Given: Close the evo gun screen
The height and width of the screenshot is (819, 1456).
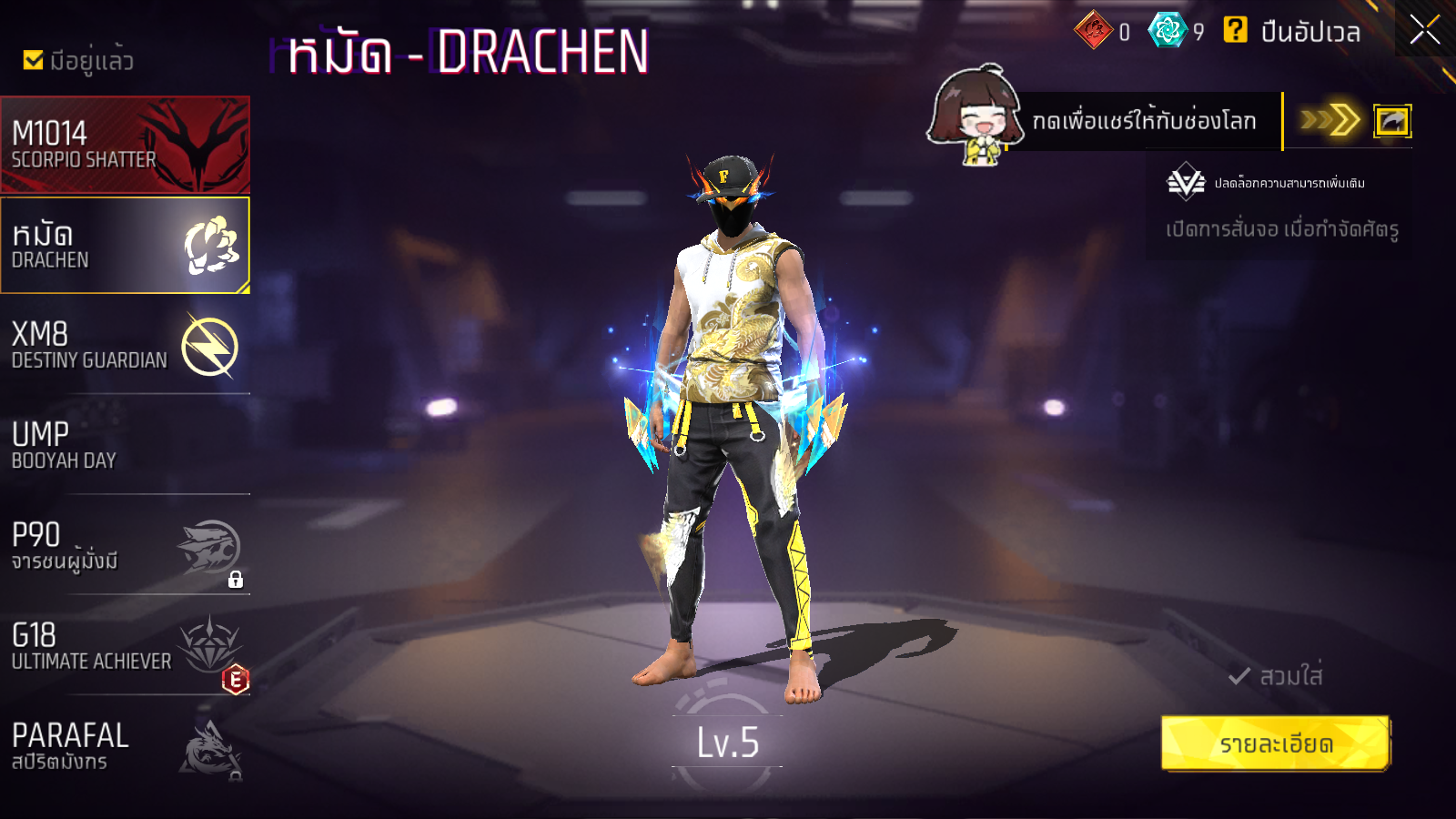Looking at the screenshot, I should coord(1424,30).
